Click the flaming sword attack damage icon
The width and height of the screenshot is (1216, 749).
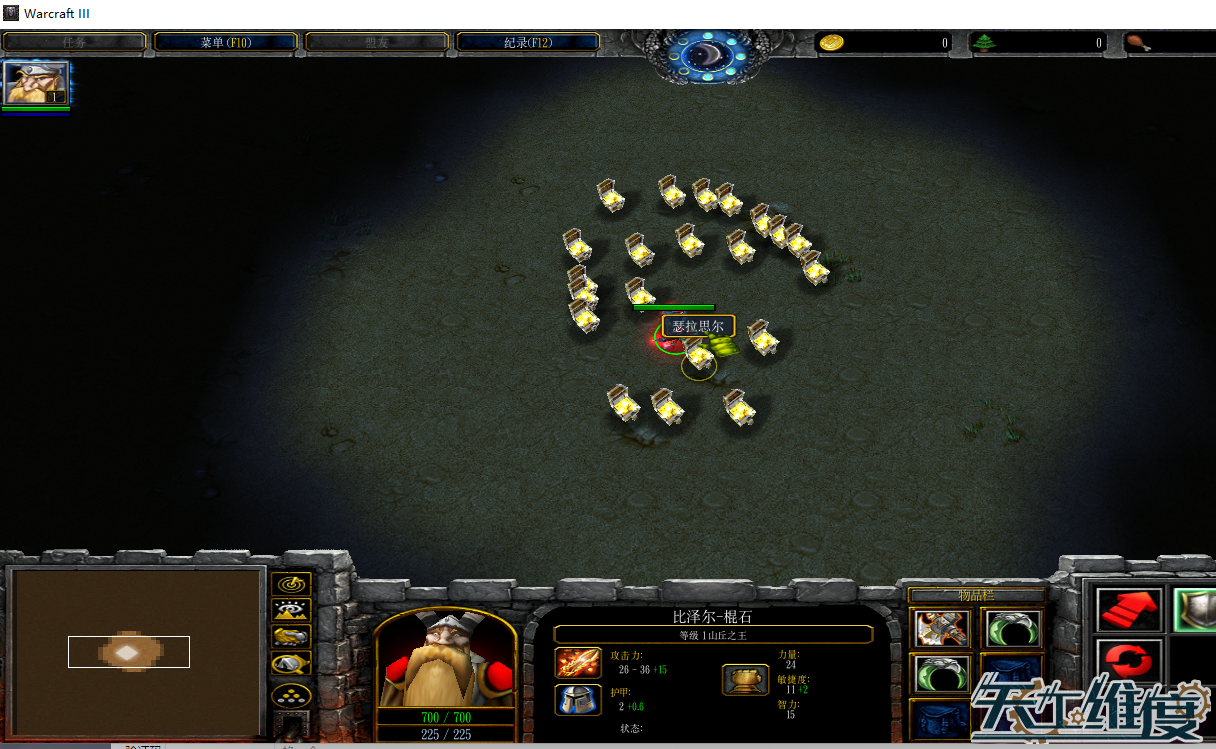578,662
